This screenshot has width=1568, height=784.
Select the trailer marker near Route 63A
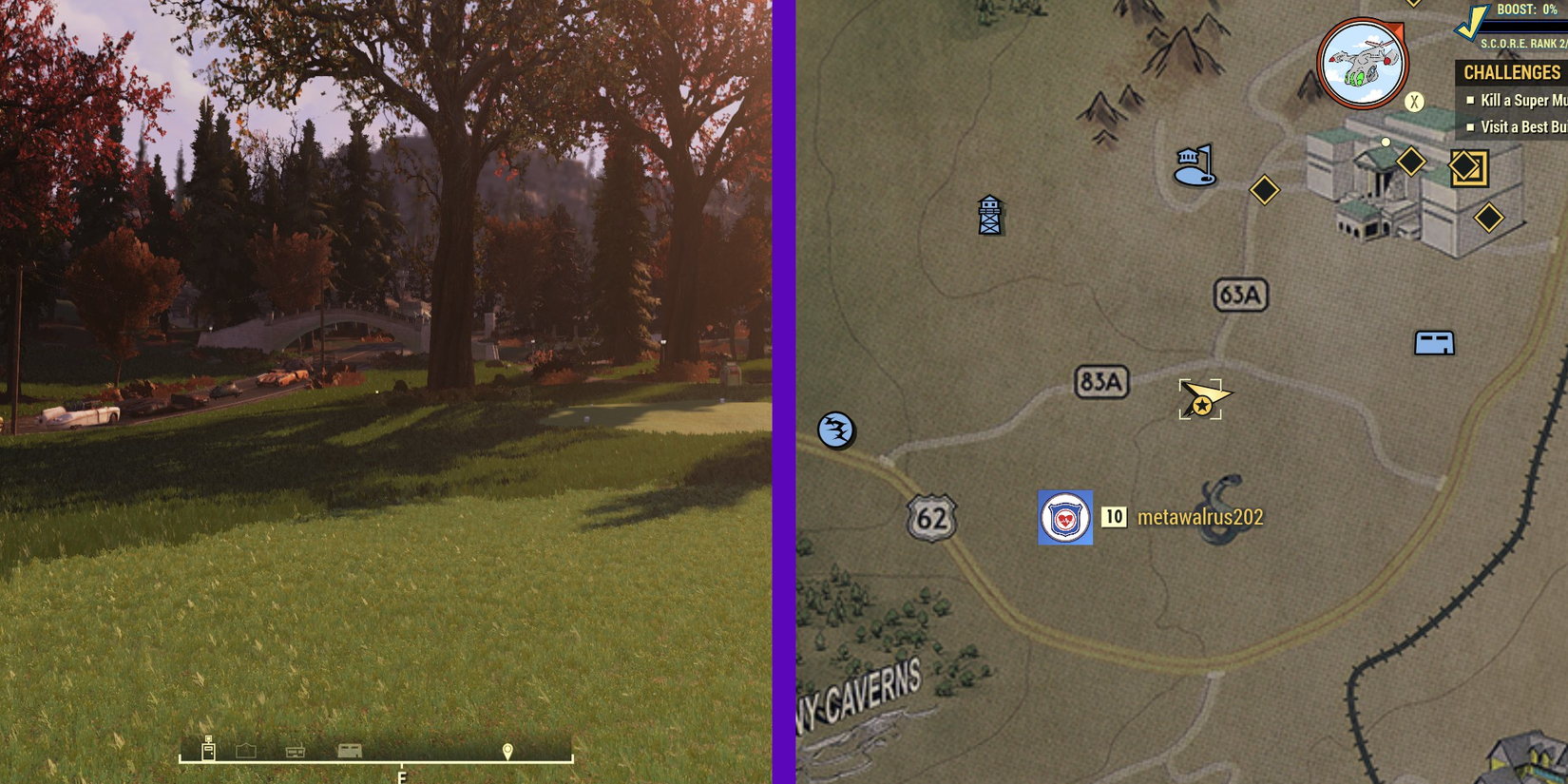(x=1434, y=341)
